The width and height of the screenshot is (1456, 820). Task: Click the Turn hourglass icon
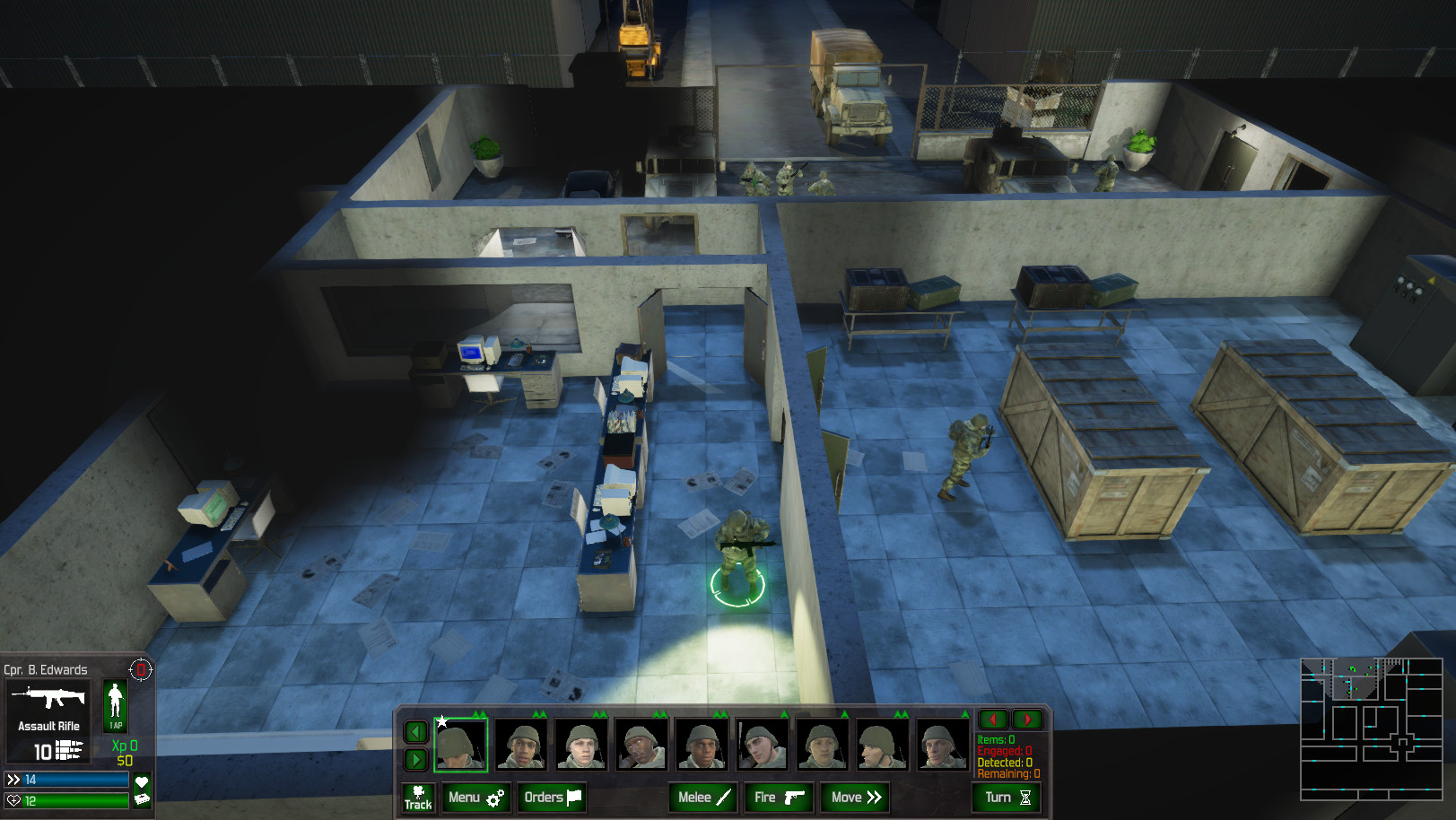point(1025,797)
